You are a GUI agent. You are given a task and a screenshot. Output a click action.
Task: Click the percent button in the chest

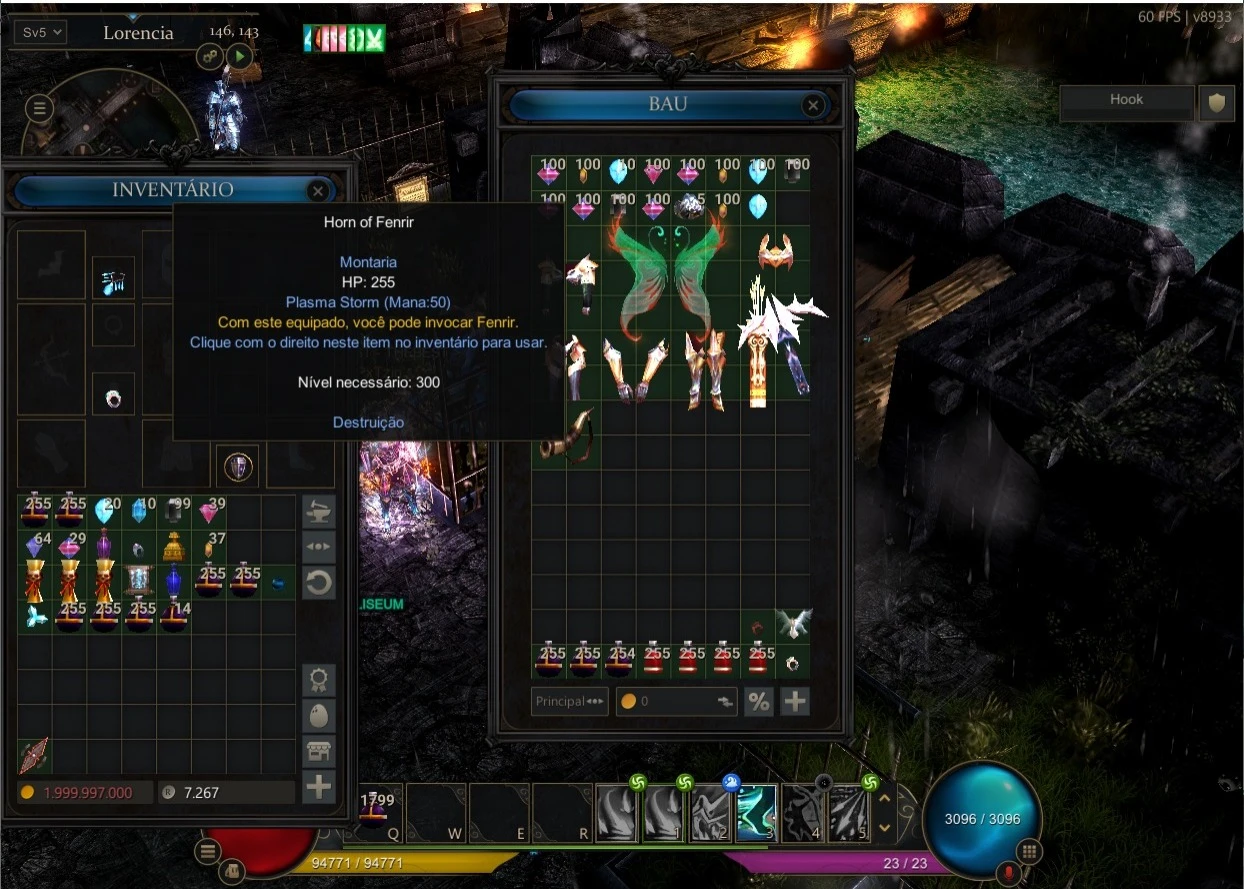coord(759,701)
